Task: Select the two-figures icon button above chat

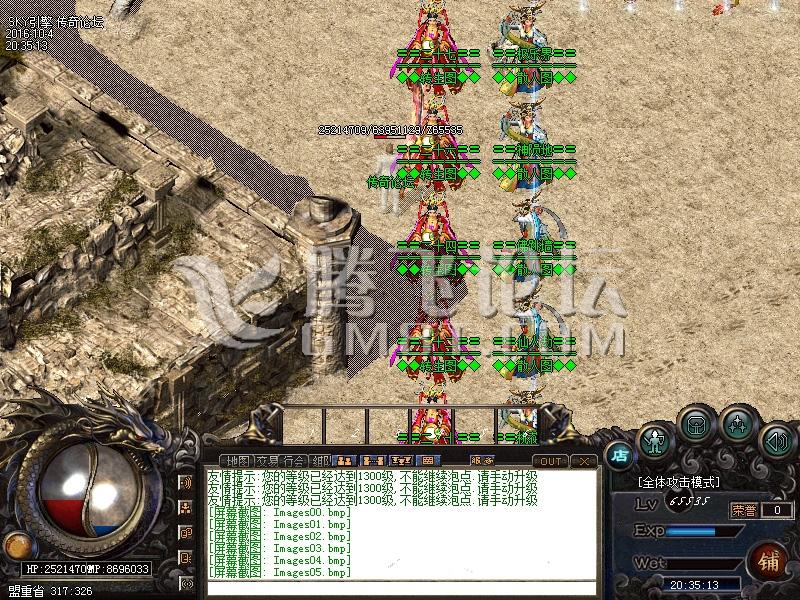Action: click(343, 461)
